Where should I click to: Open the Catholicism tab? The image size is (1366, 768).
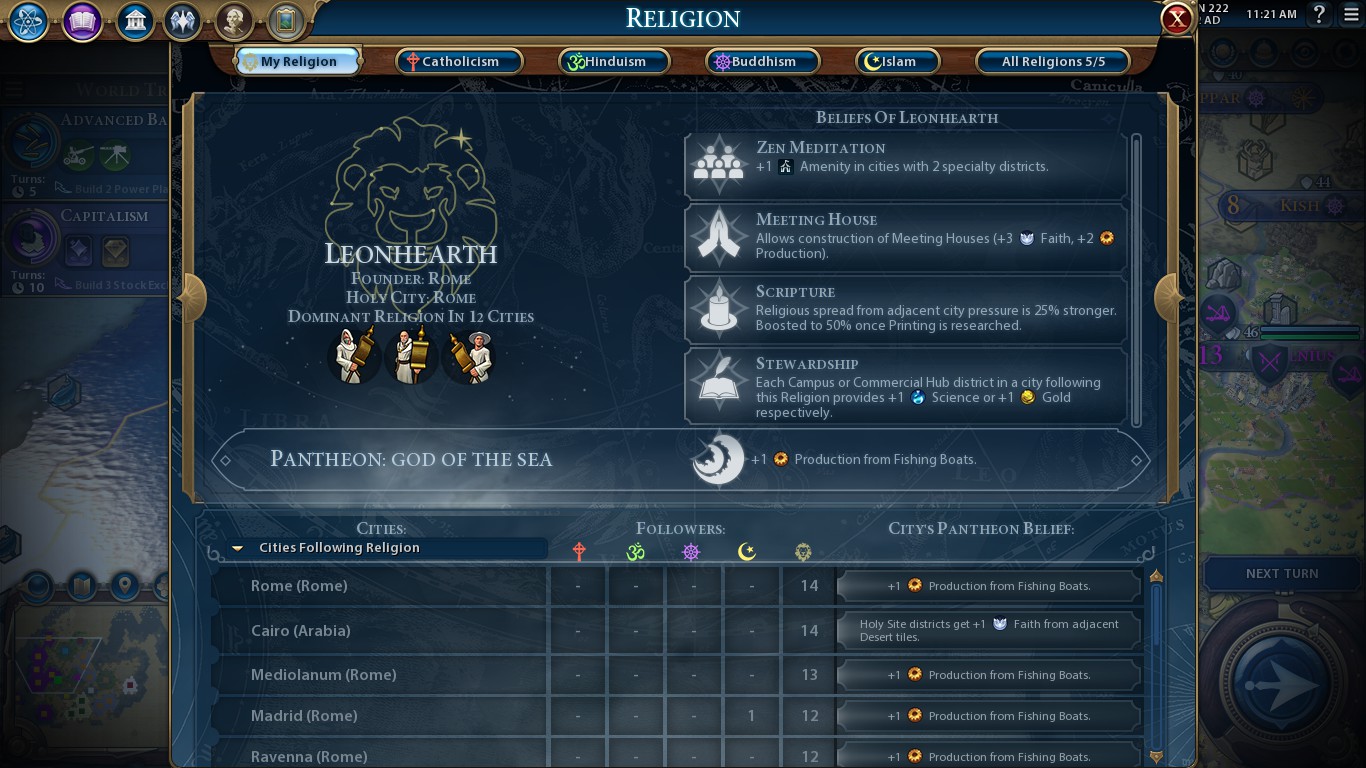459,62
